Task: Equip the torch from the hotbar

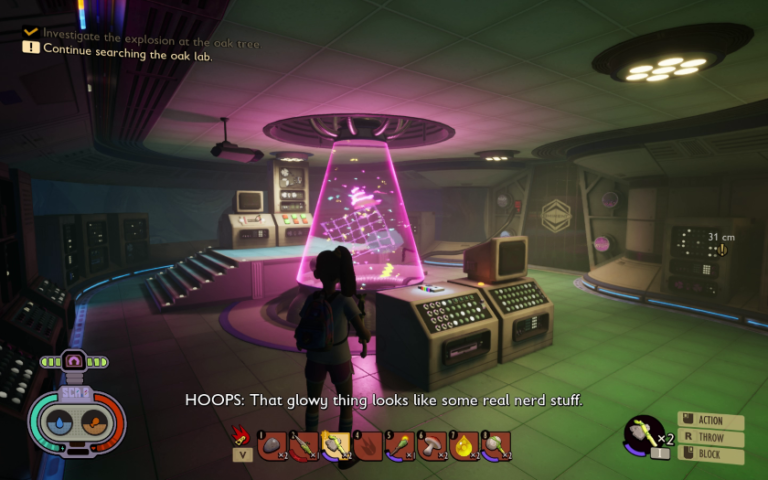Action: [x=401, y=445]
